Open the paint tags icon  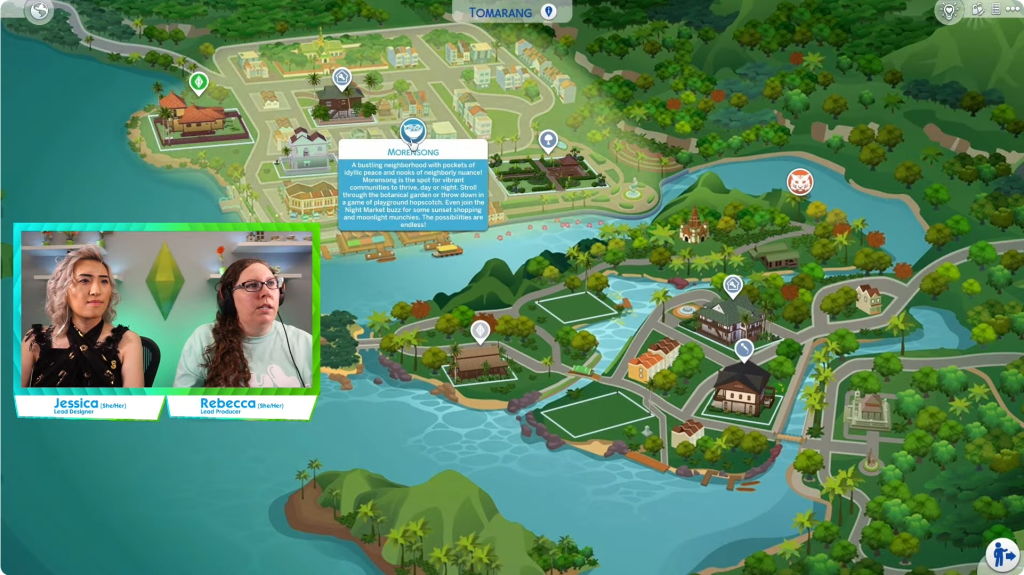tap(977, 10)
